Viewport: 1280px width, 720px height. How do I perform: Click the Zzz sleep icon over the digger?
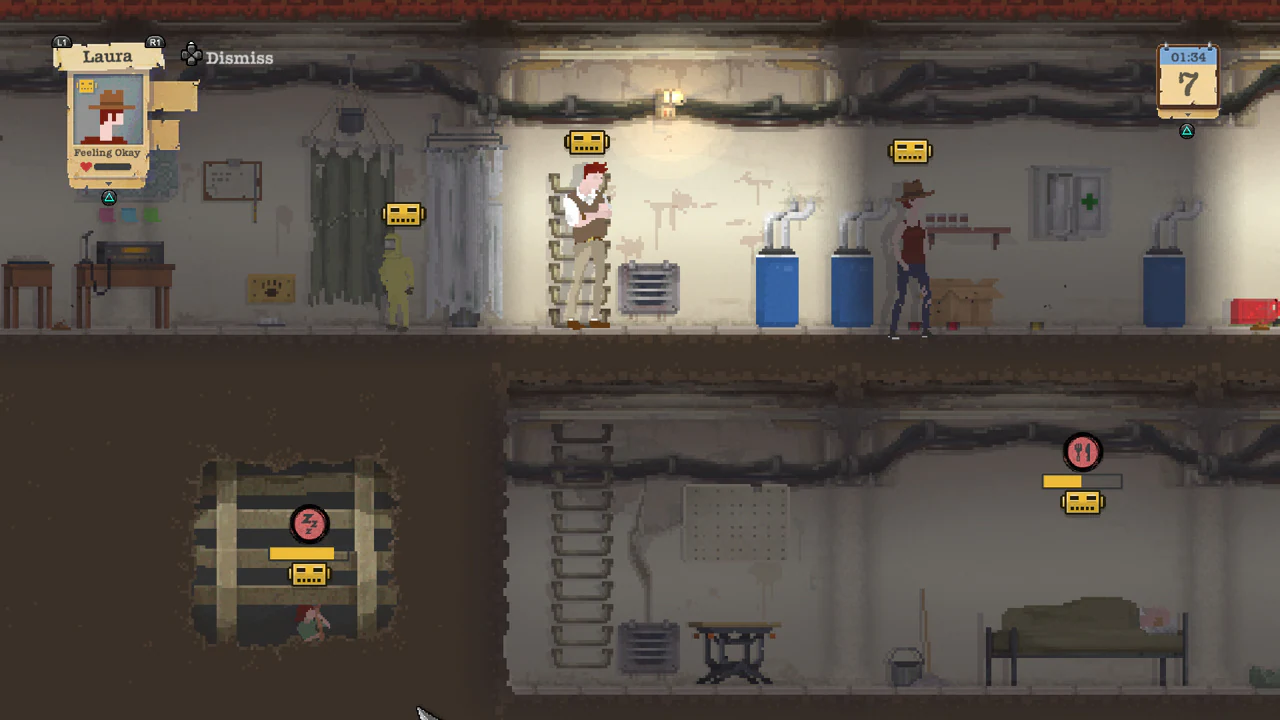point(310,524)
